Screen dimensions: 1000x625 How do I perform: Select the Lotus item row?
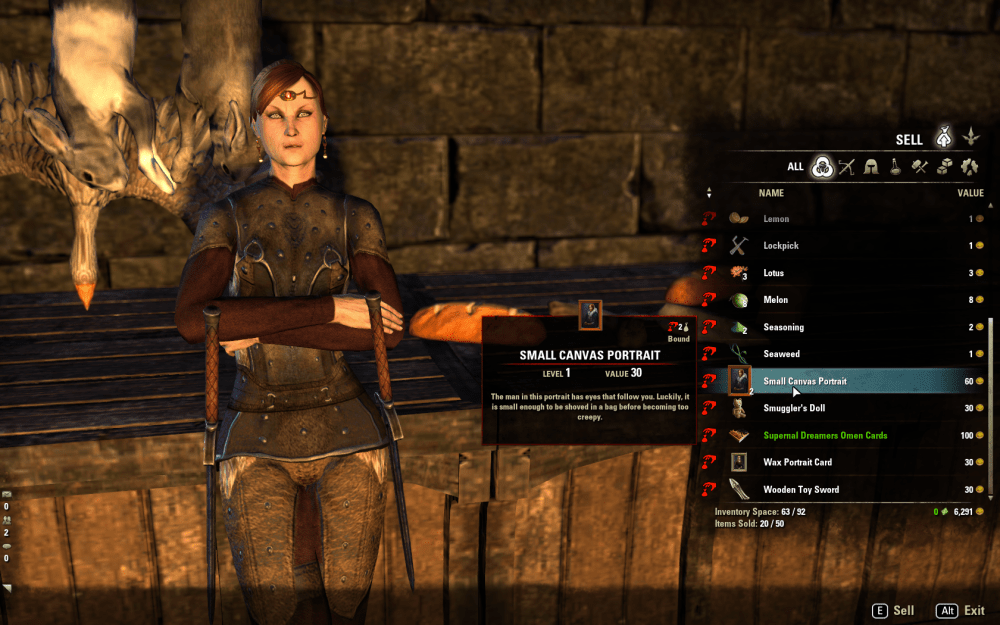click(850, 273)
